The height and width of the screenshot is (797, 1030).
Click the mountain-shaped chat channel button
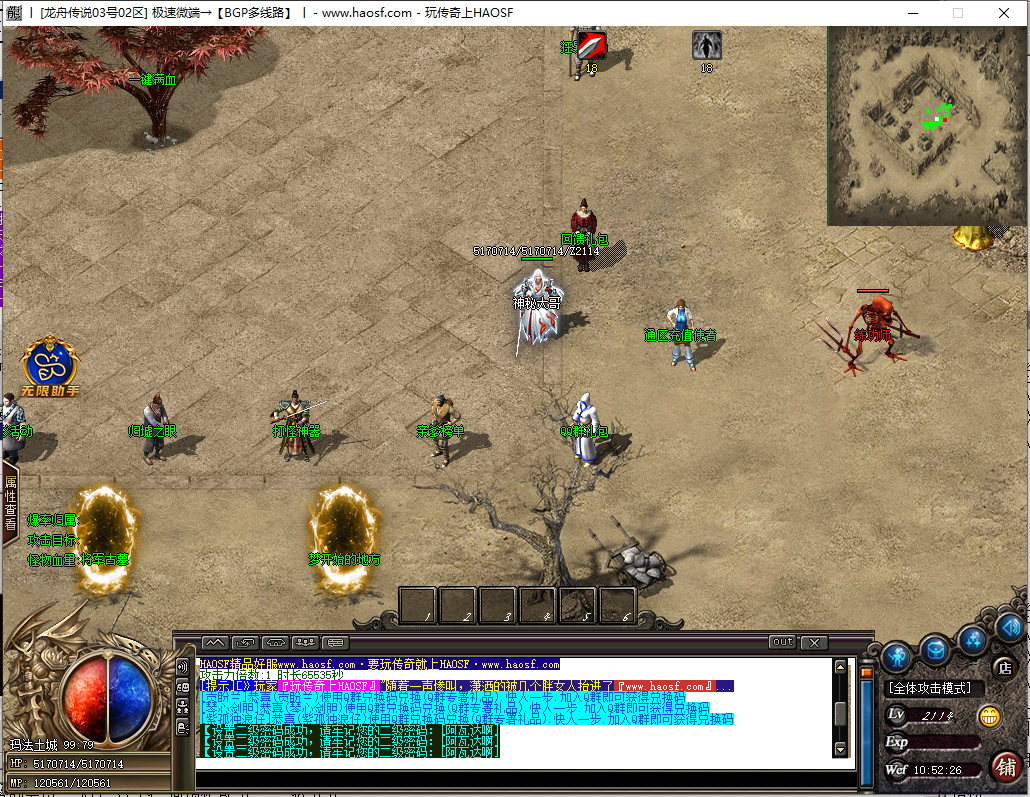[x=215, y=642]
